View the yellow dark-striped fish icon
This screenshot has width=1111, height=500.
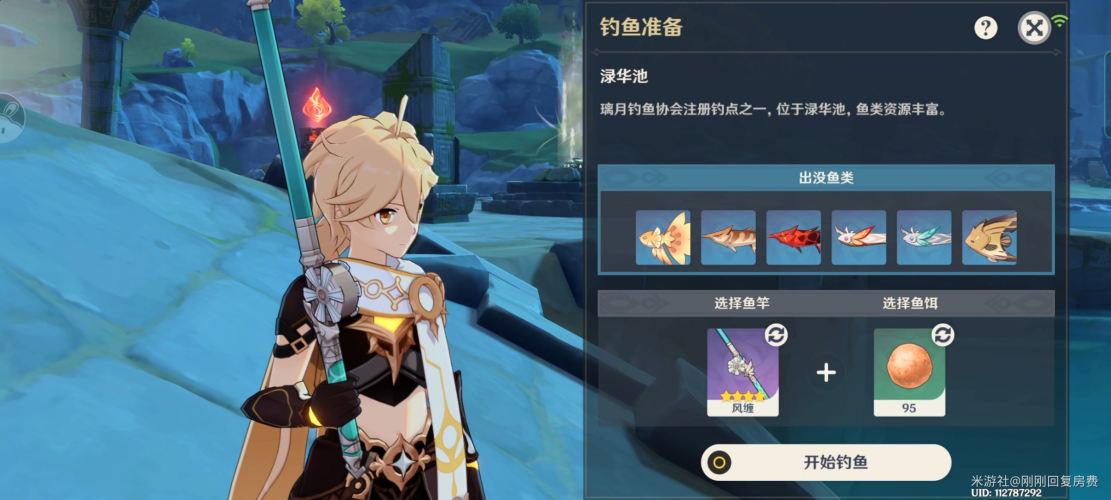pyautogui.click(x=989, y=237)
